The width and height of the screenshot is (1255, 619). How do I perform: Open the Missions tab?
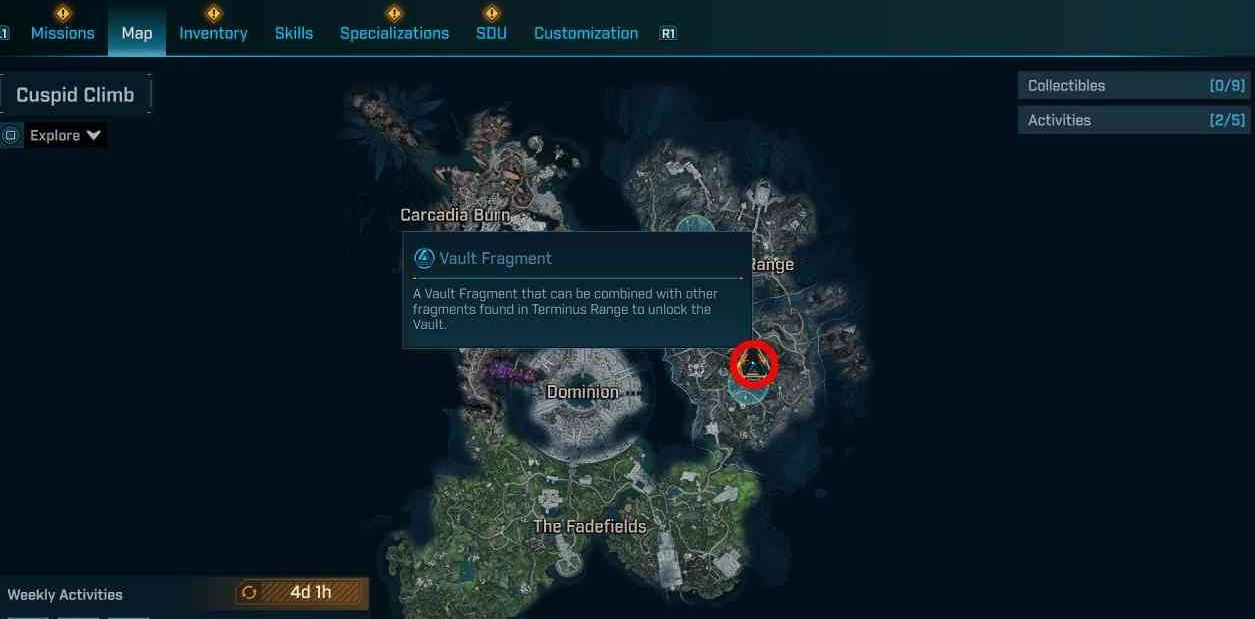(x=62, y=33)
